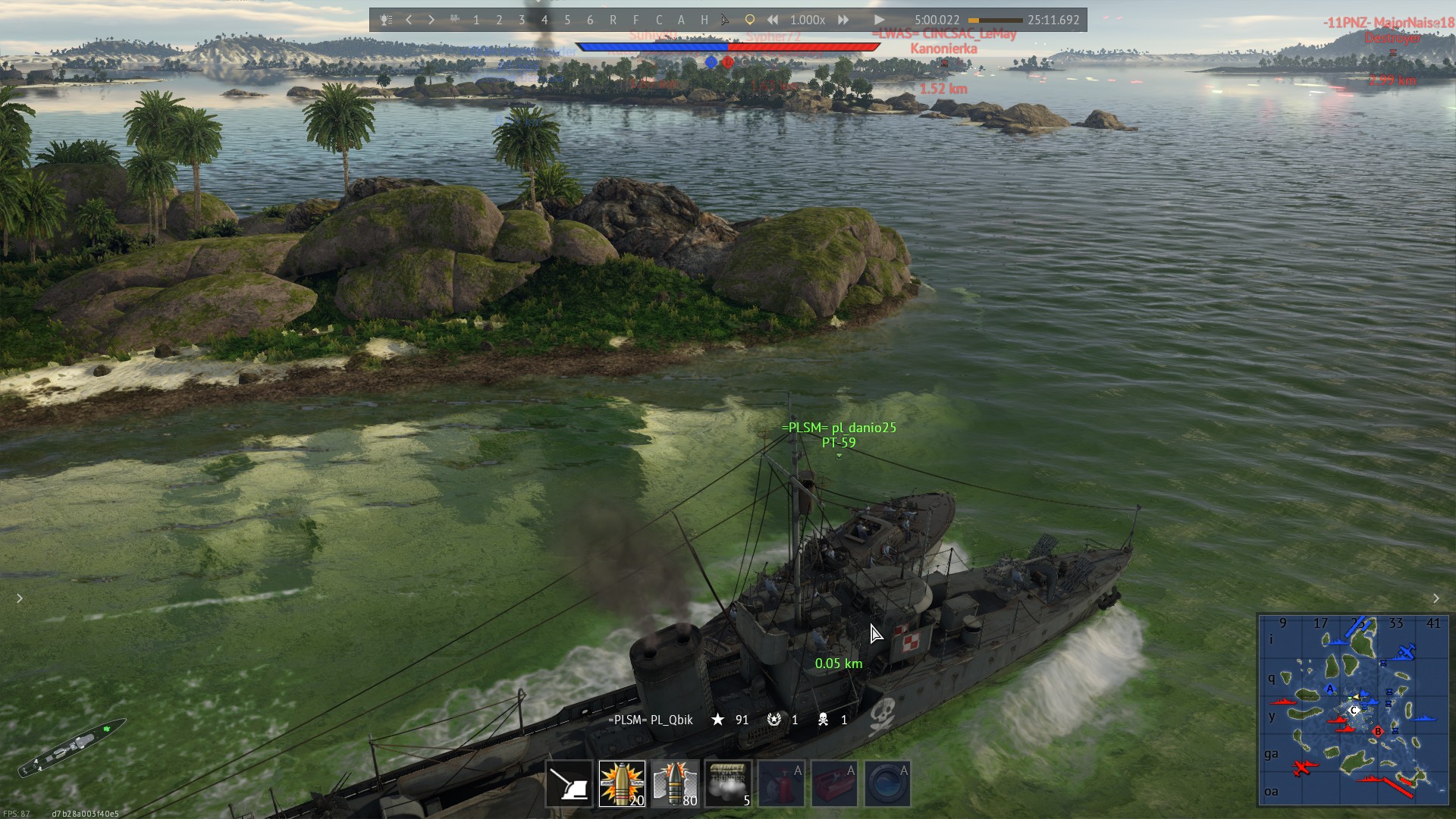This screenshot has height=819, width=1456.
Task: Select the armor-piercing shell with 80 rounds
Action: tap(675, 783)
